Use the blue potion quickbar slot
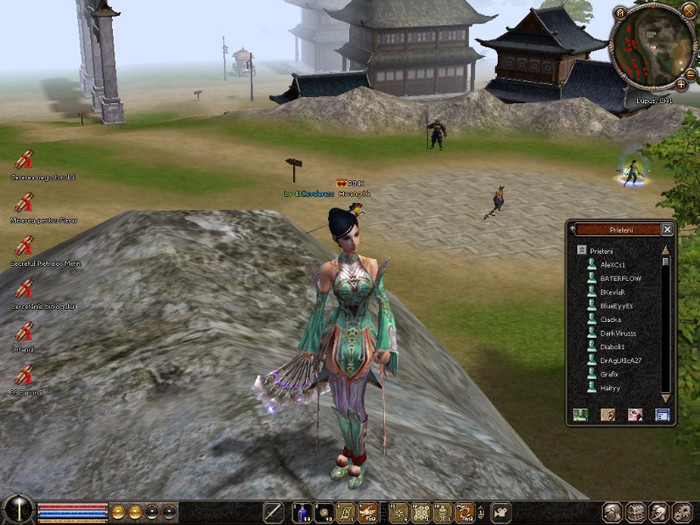This screenshot has height=525, width=700. tap(301, 513)
